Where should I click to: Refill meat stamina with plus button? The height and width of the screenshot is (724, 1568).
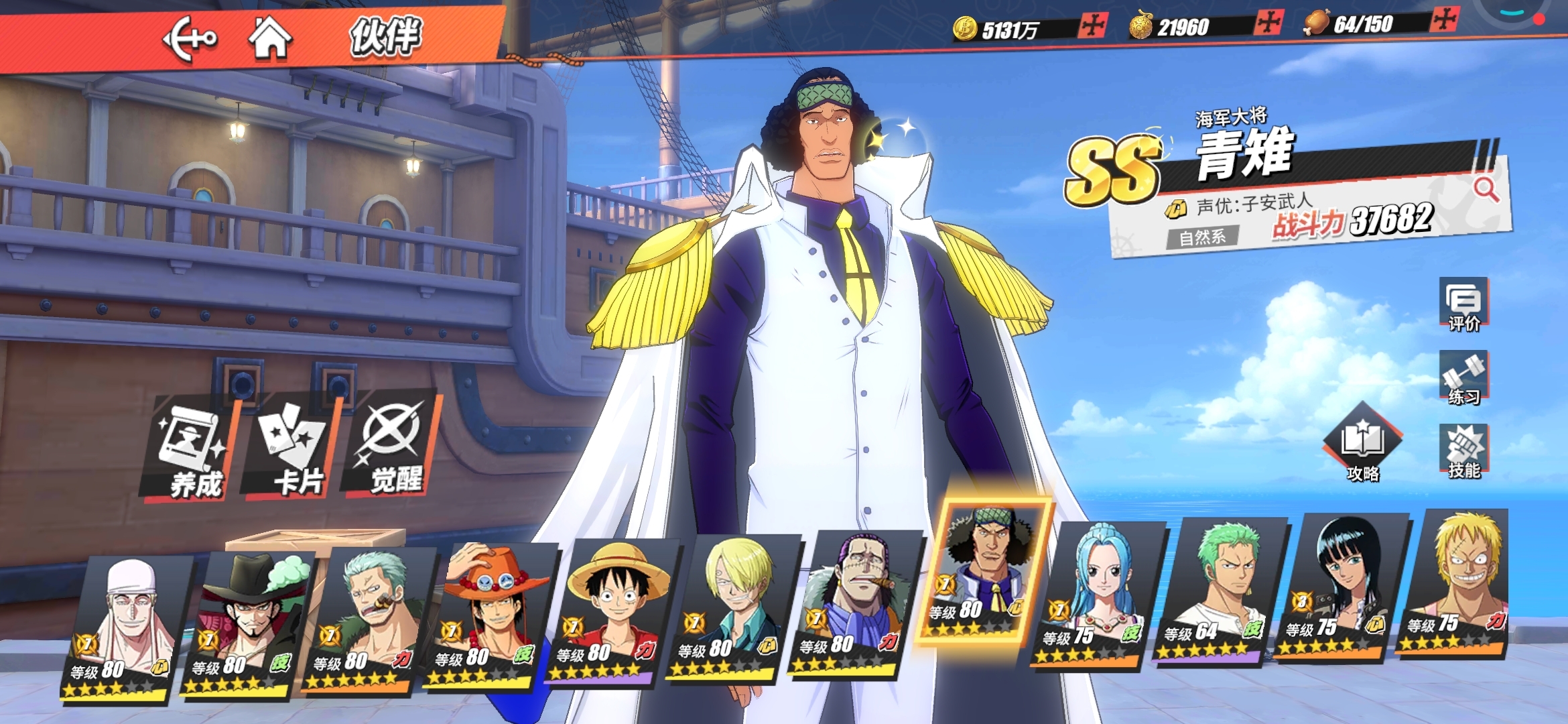1443,19
